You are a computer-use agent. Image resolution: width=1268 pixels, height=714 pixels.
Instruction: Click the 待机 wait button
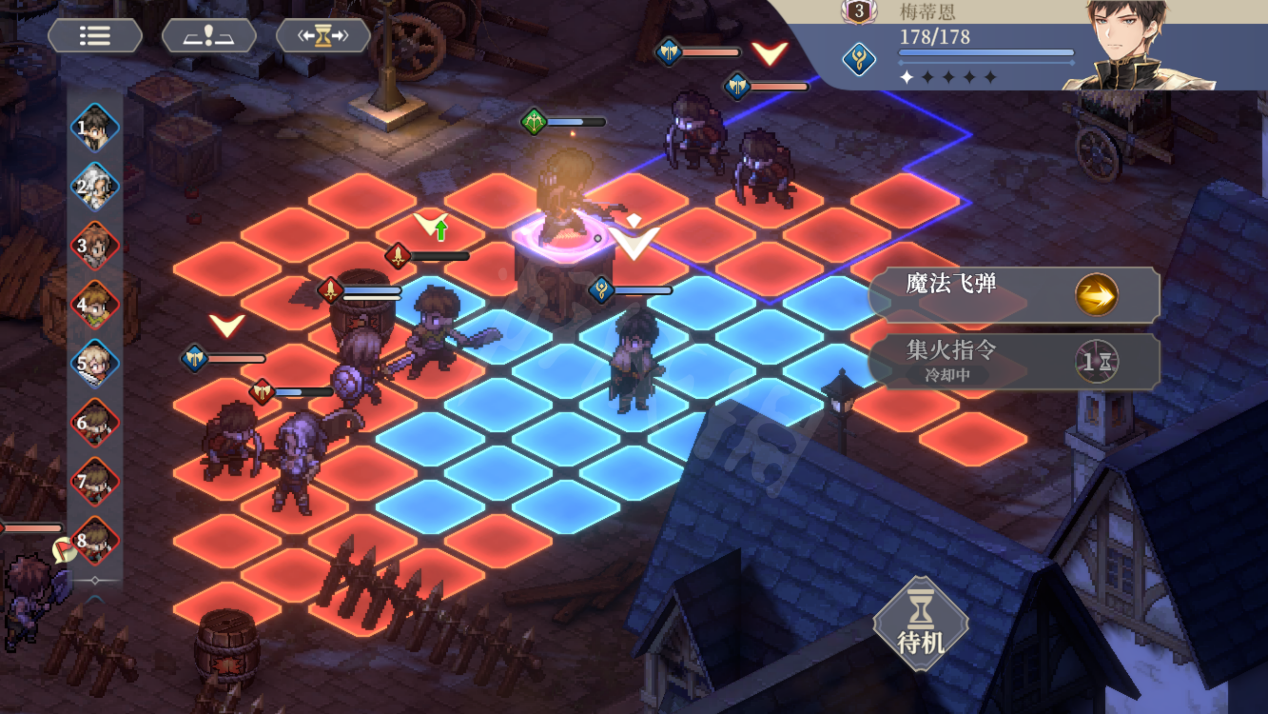(x=920, y=625)
